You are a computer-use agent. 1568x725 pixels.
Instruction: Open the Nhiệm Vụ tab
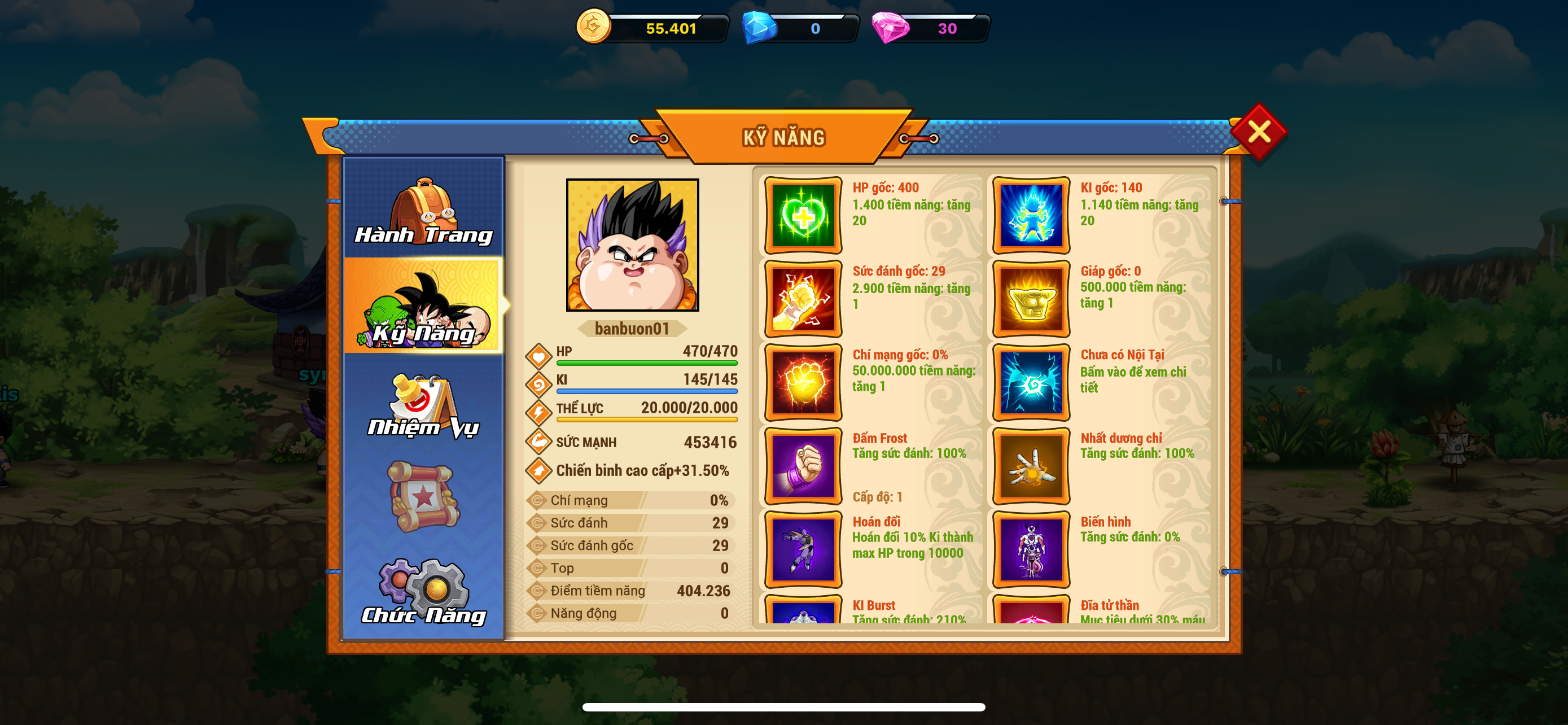pyautogui.click(x=424, y=405)
